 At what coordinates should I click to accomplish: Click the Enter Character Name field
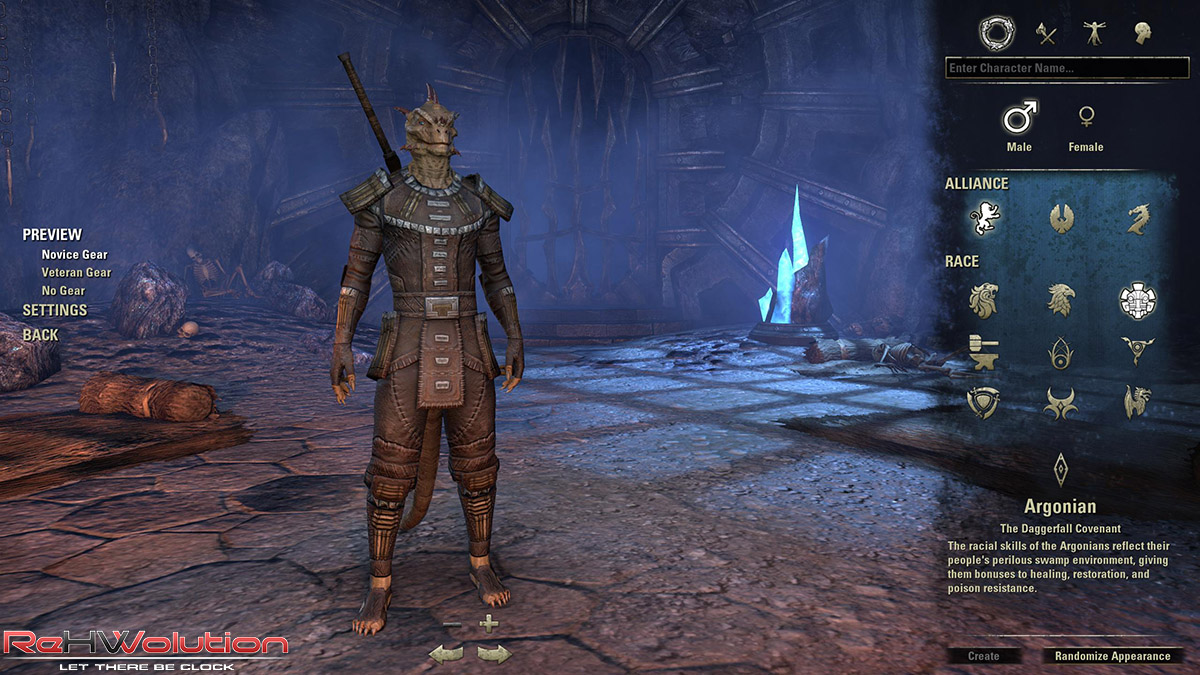(x=1066, y=68)
